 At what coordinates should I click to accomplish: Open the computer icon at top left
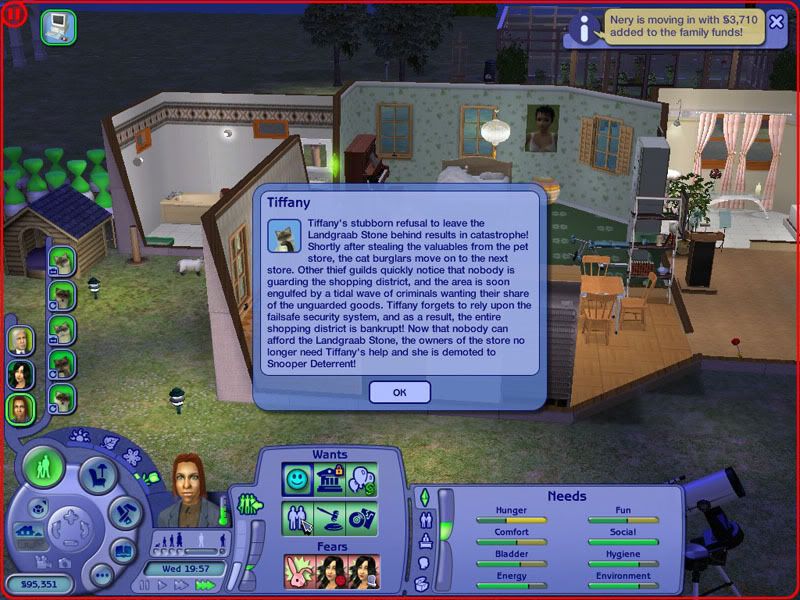pyautogui.click(x=57, y=25)
